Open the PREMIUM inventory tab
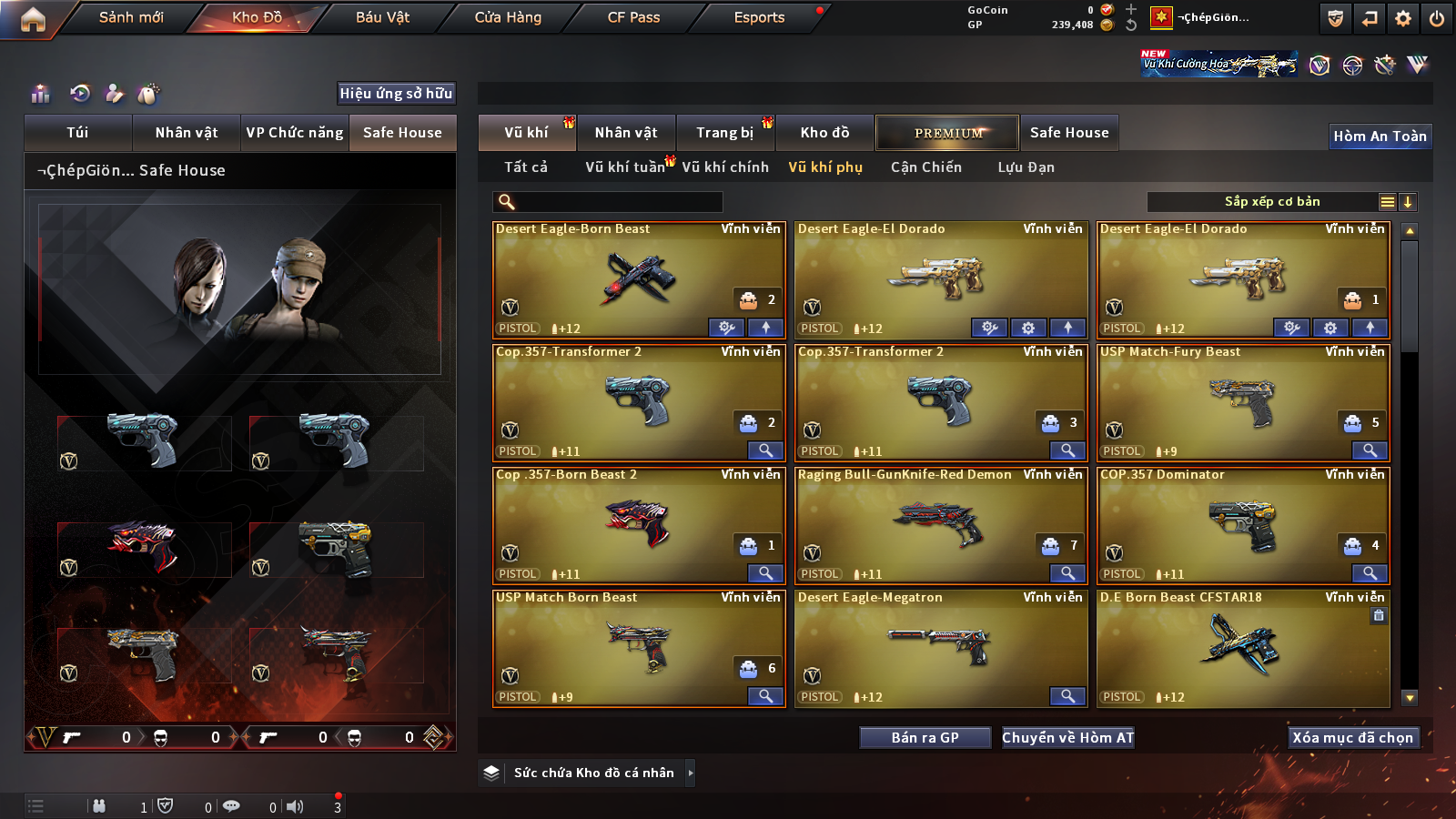Viewport: 1456px width, 819px height. (948, 133)
